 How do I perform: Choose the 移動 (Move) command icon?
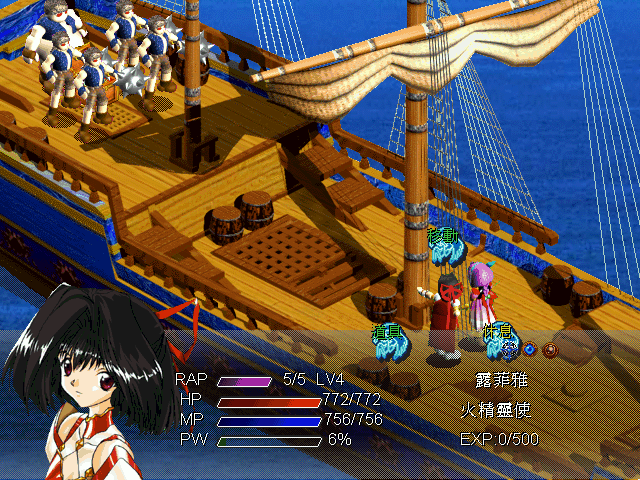tap(443, 247)
